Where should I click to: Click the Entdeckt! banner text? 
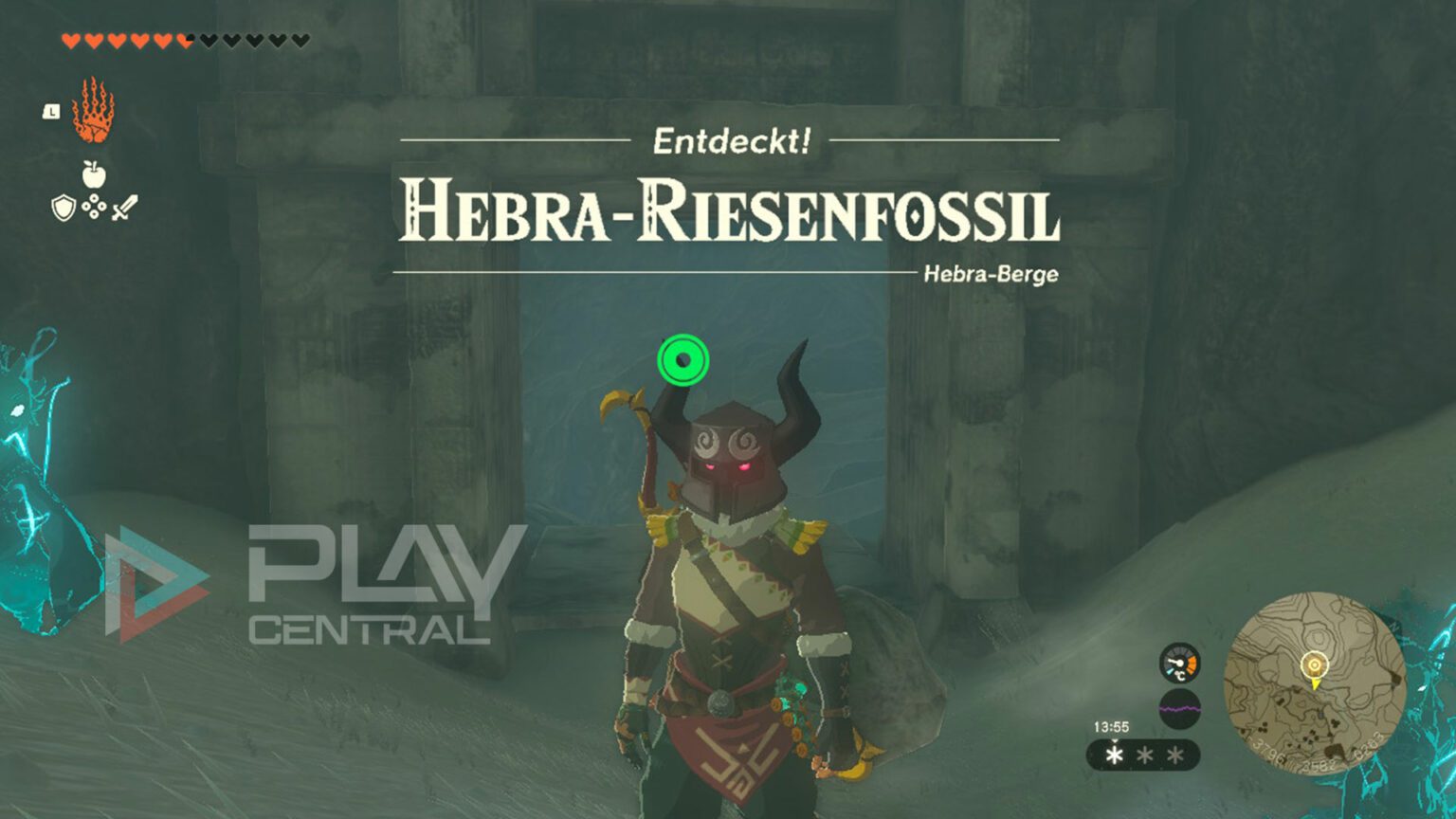tap(730, 140)
